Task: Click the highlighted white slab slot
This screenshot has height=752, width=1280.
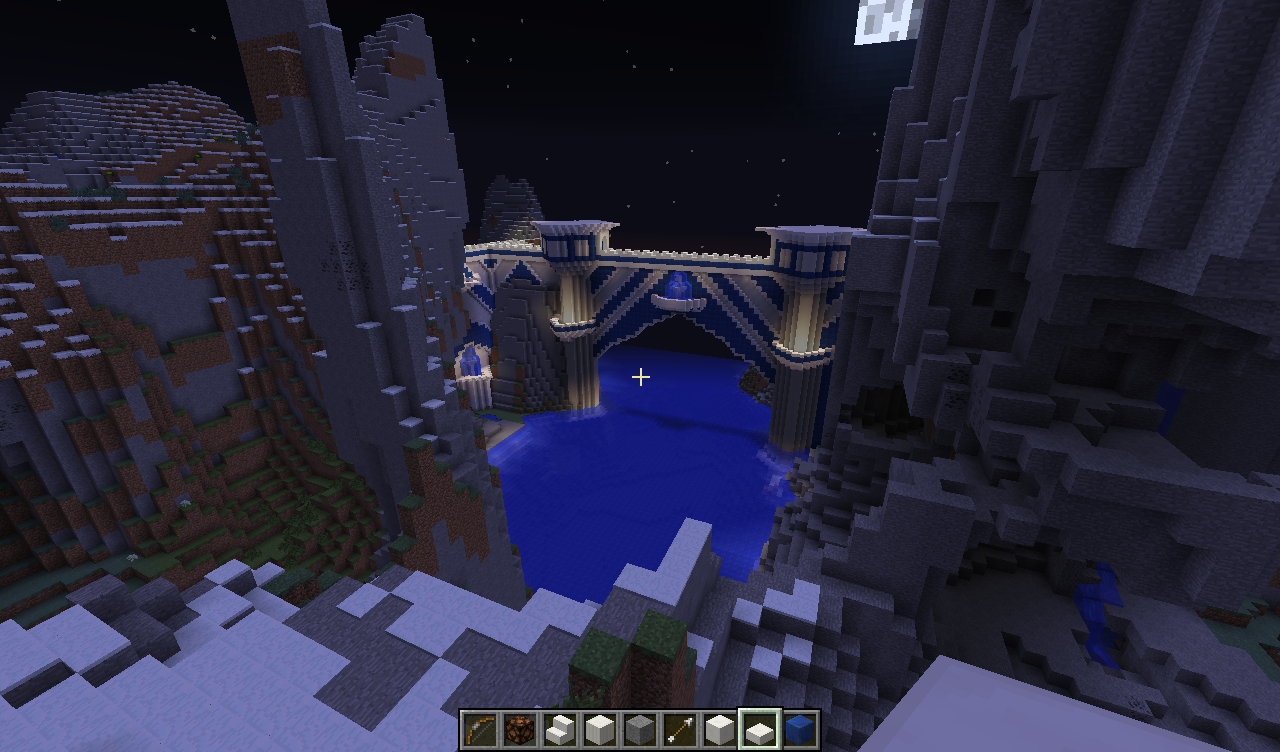Action: pos(759,729)
